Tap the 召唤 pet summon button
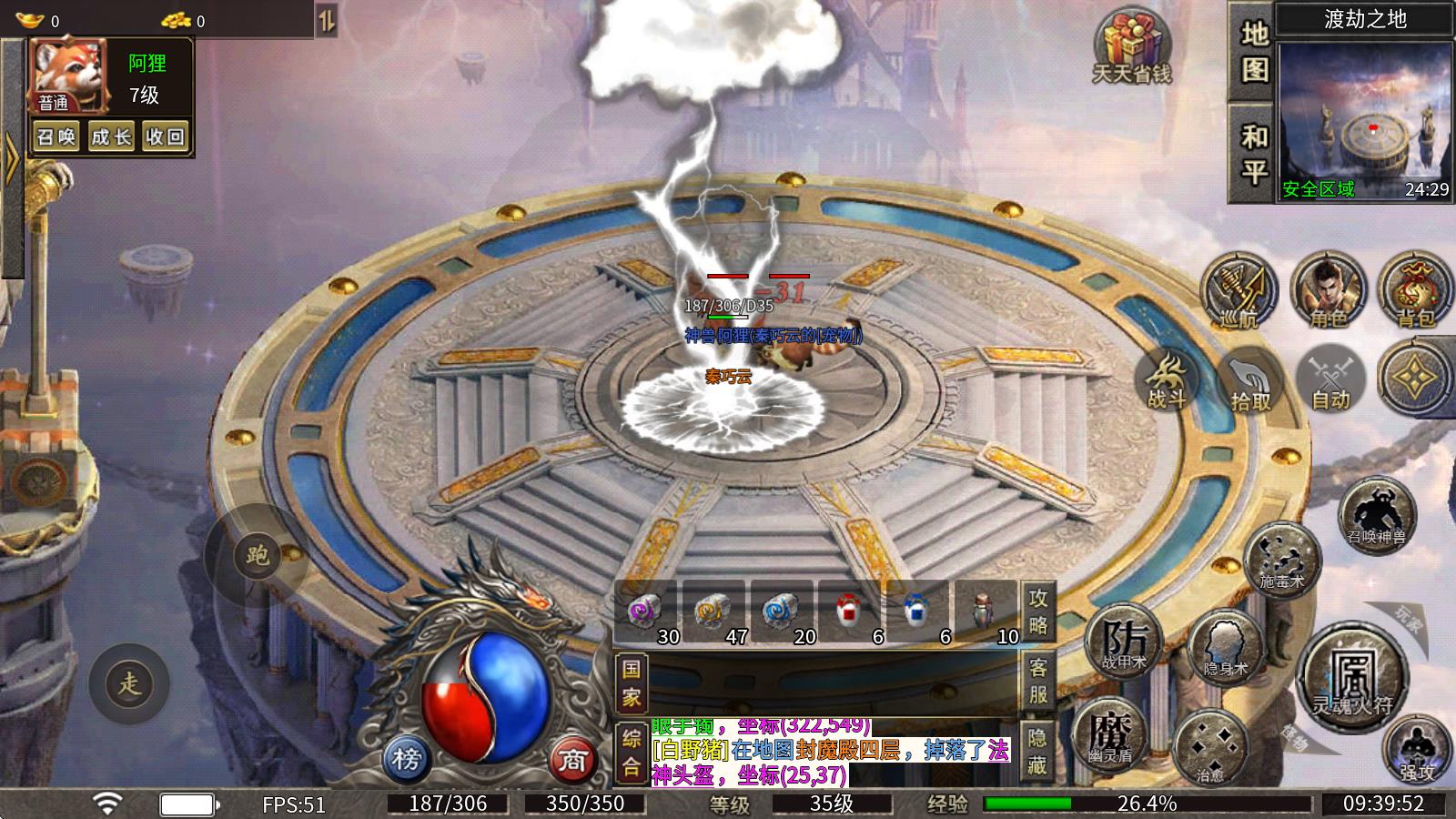 56,136
